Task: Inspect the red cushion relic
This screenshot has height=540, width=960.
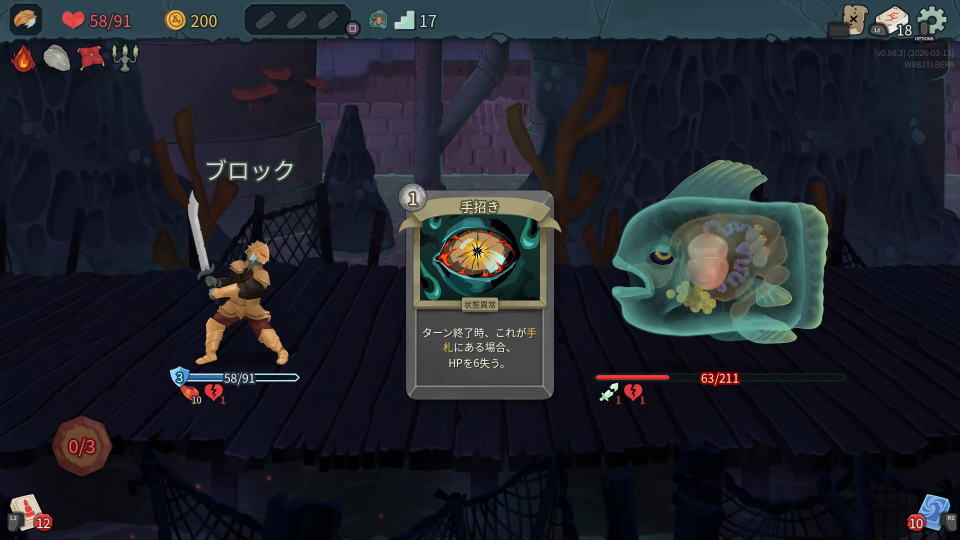Action: (x=91, y=58)
